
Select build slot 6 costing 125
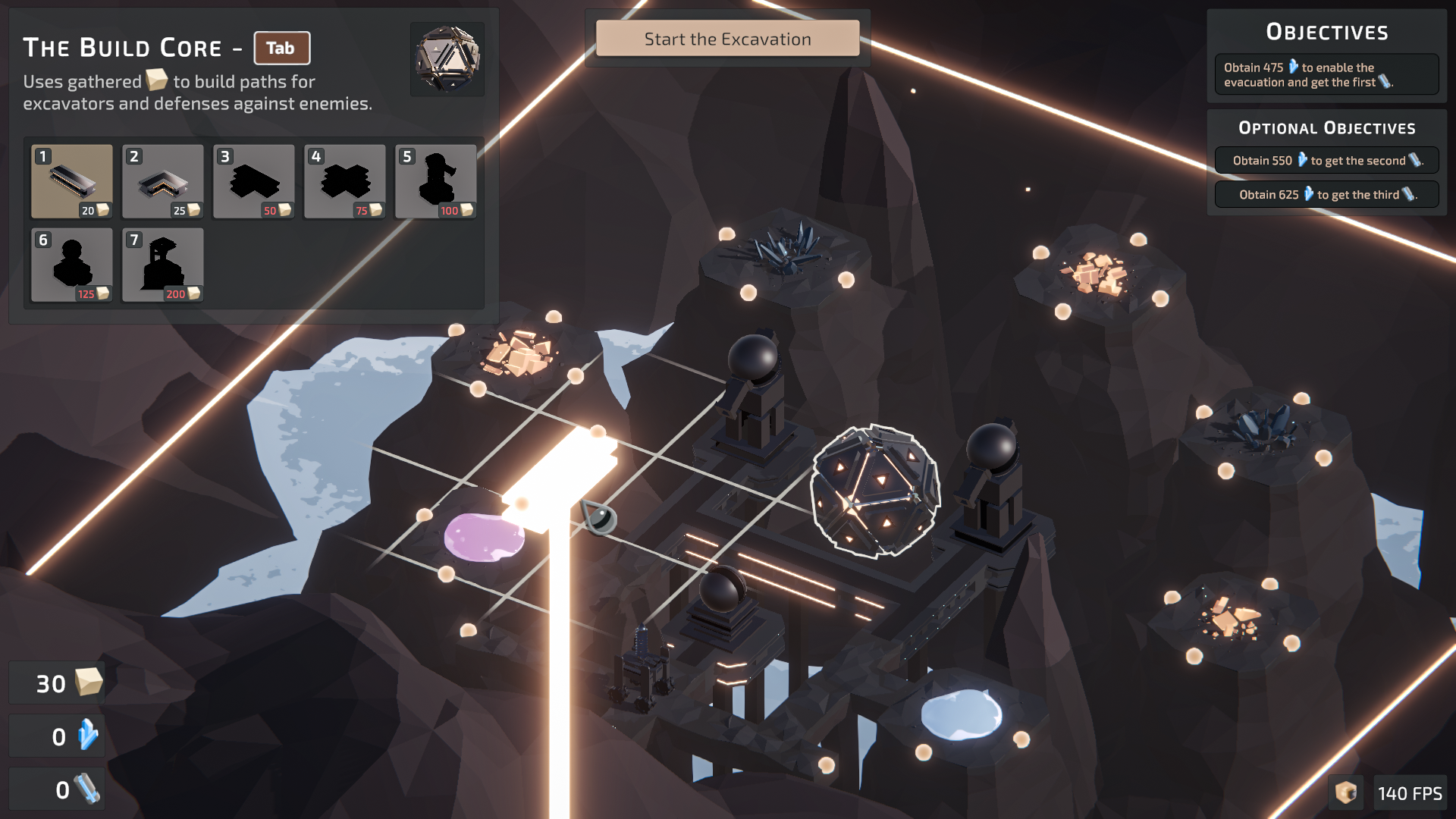[x=72, y=265]
